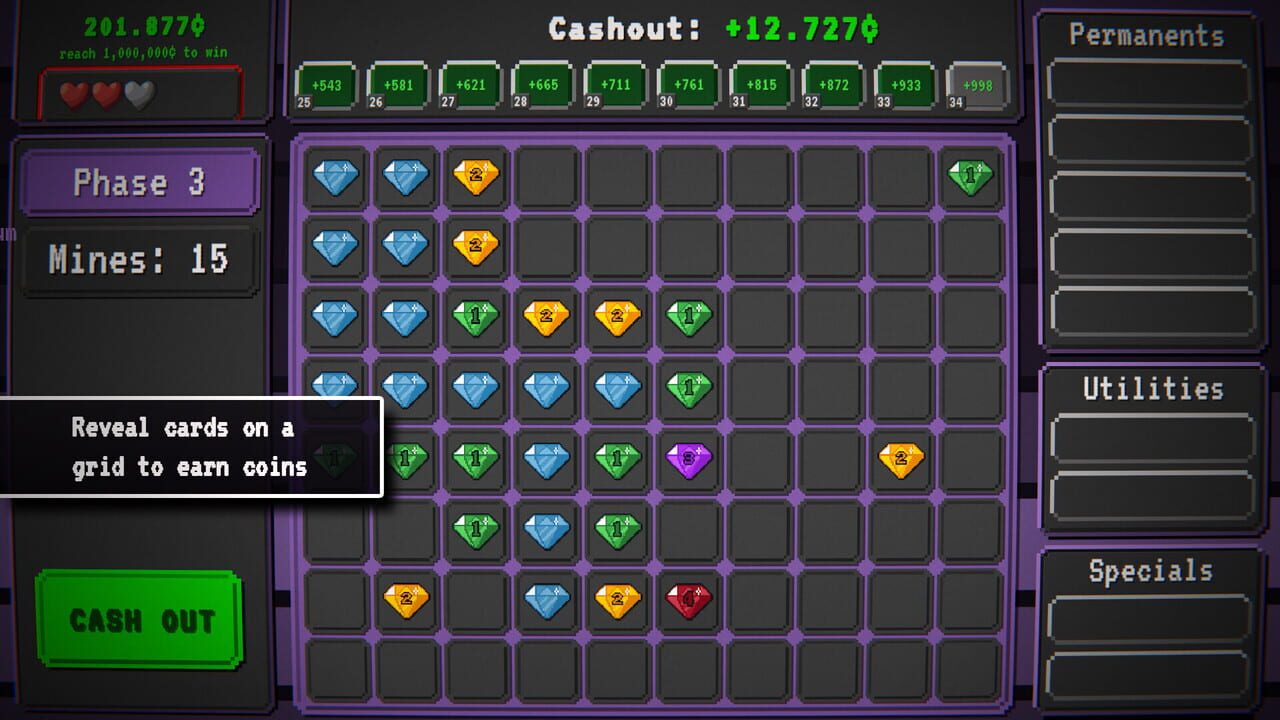Click the gray +998 card numbered 34
The image size is (1280, 720).
976,85
